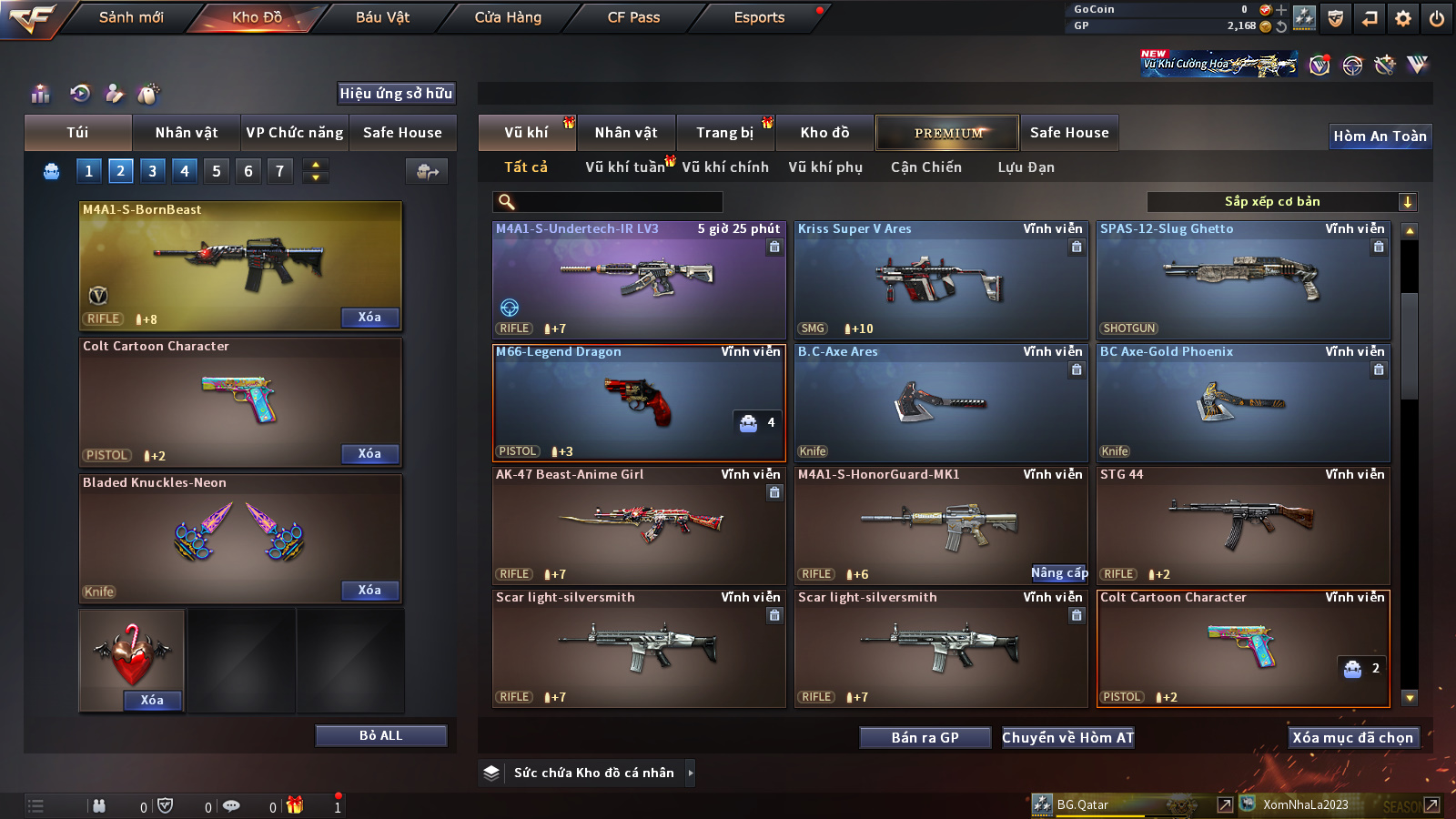
Task: Open the CF Pass menu
Action: (633, 17)
